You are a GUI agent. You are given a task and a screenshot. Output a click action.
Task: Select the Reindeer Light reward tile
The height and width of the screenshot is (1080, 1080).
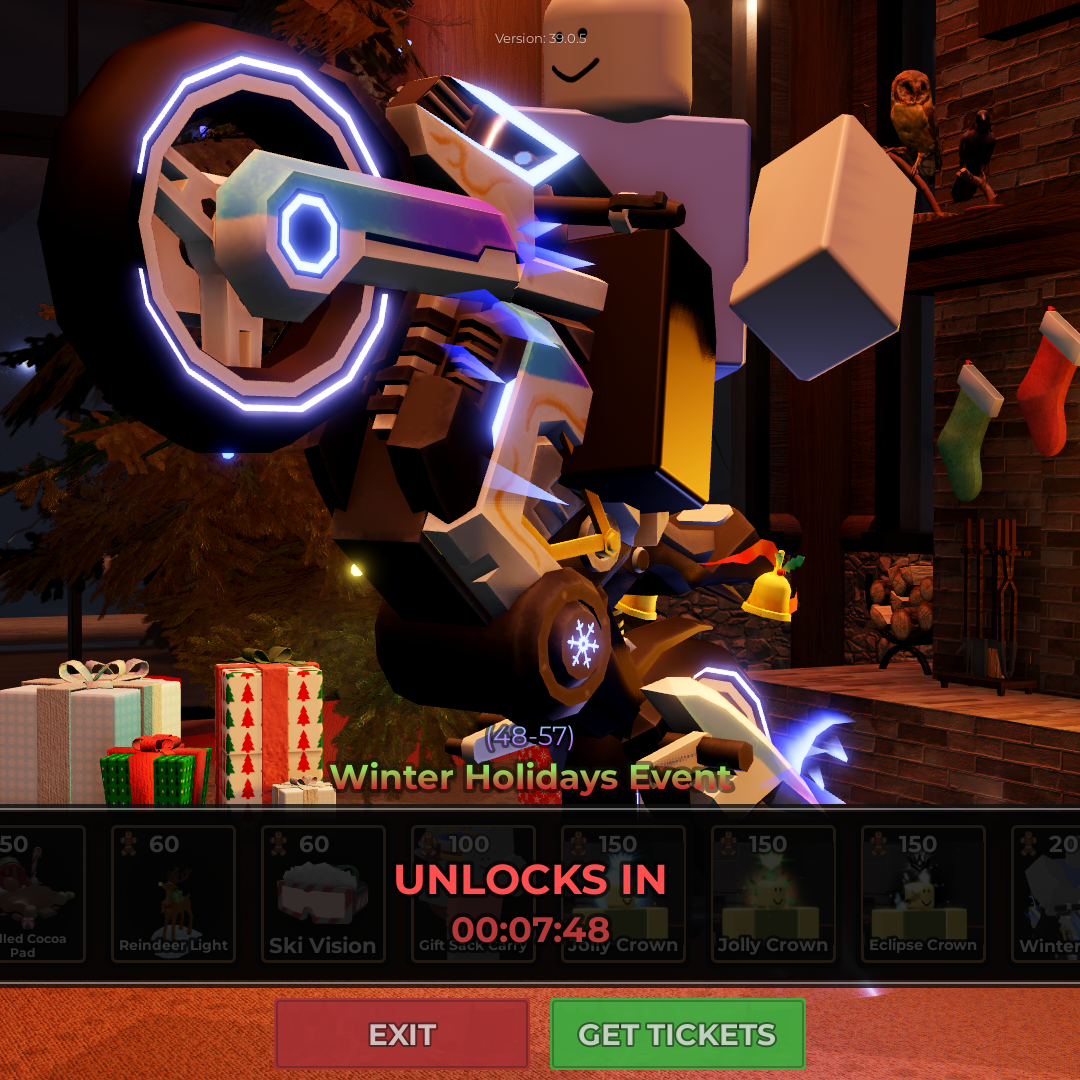coord(173,895)
